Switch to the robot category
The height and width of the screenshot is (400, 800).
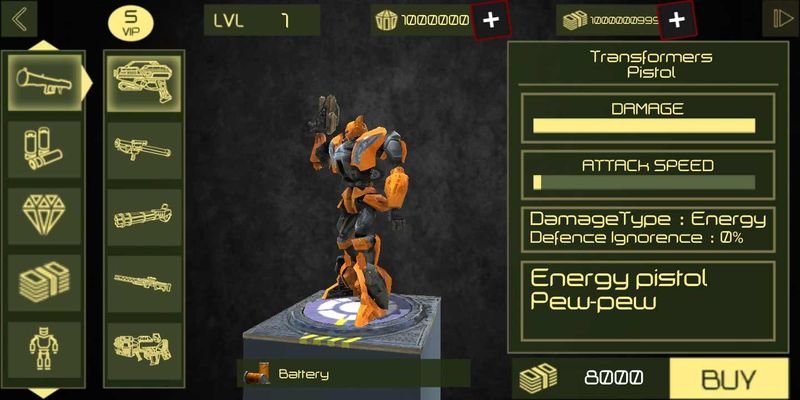click(x=44, y=350)
